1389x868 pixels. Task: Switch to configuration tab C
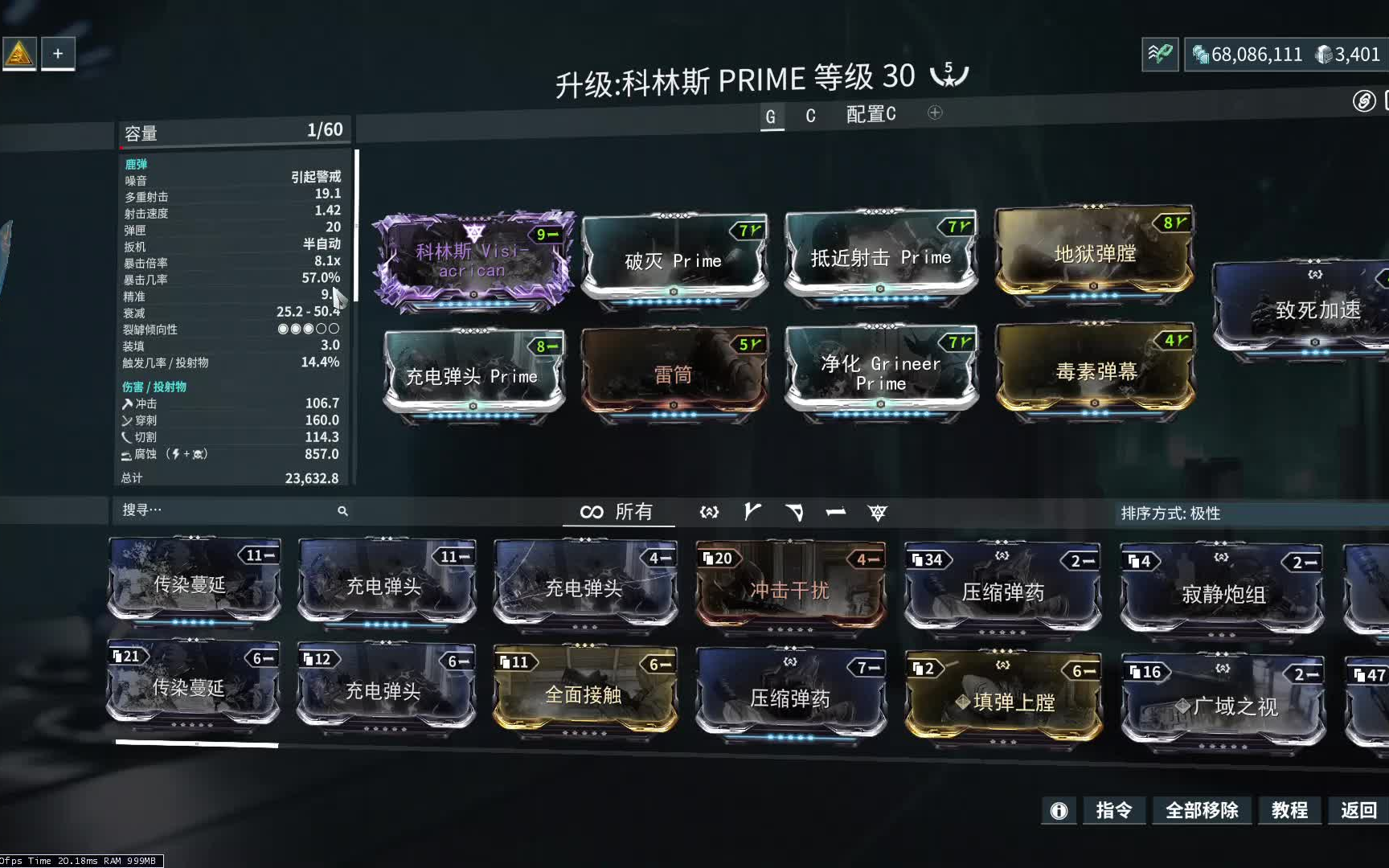point(810,115)
